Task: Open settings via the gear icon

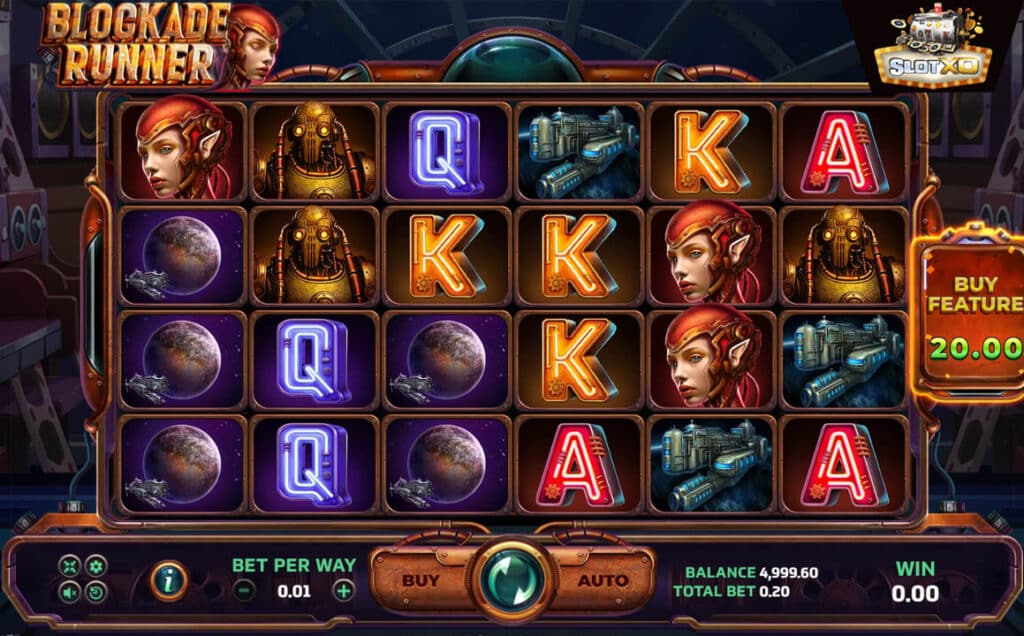Action: tap(95, 567)
